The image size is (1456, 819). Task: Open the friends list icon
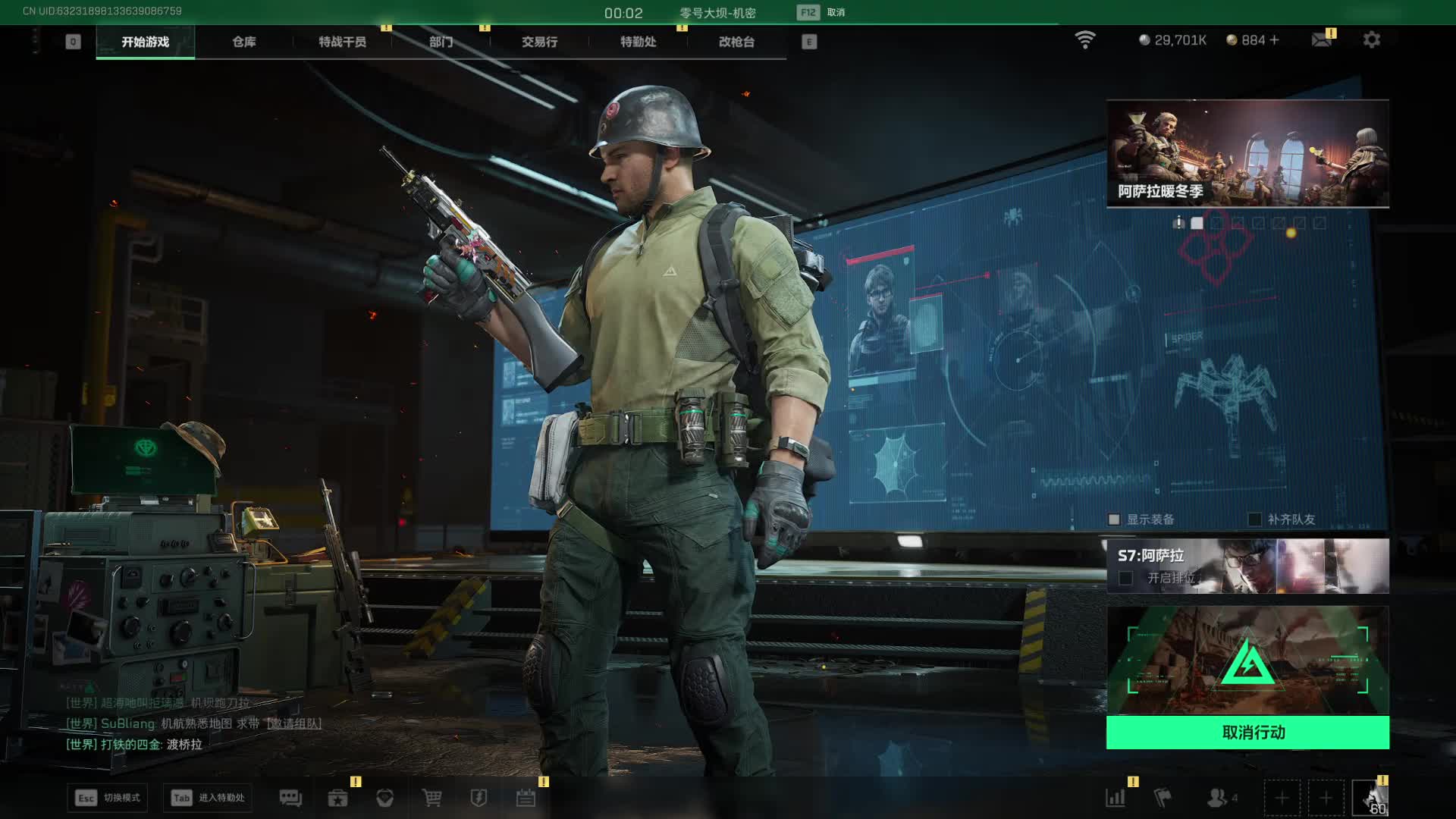click(1217, 798)
